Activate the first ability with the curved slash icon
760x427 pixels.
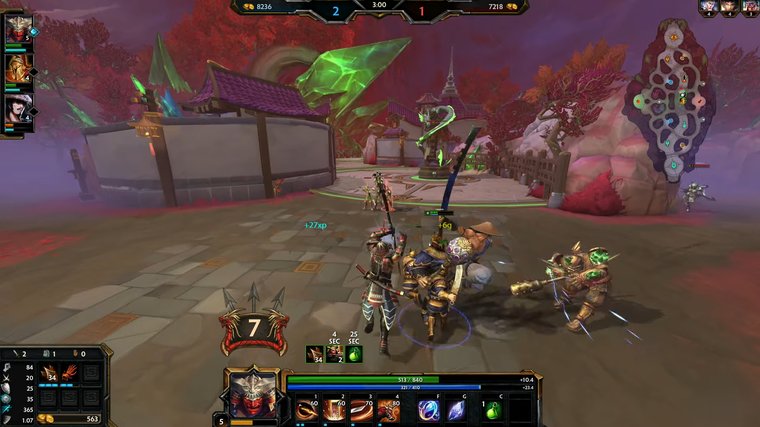pyautogui.click(x=307, y=409)
